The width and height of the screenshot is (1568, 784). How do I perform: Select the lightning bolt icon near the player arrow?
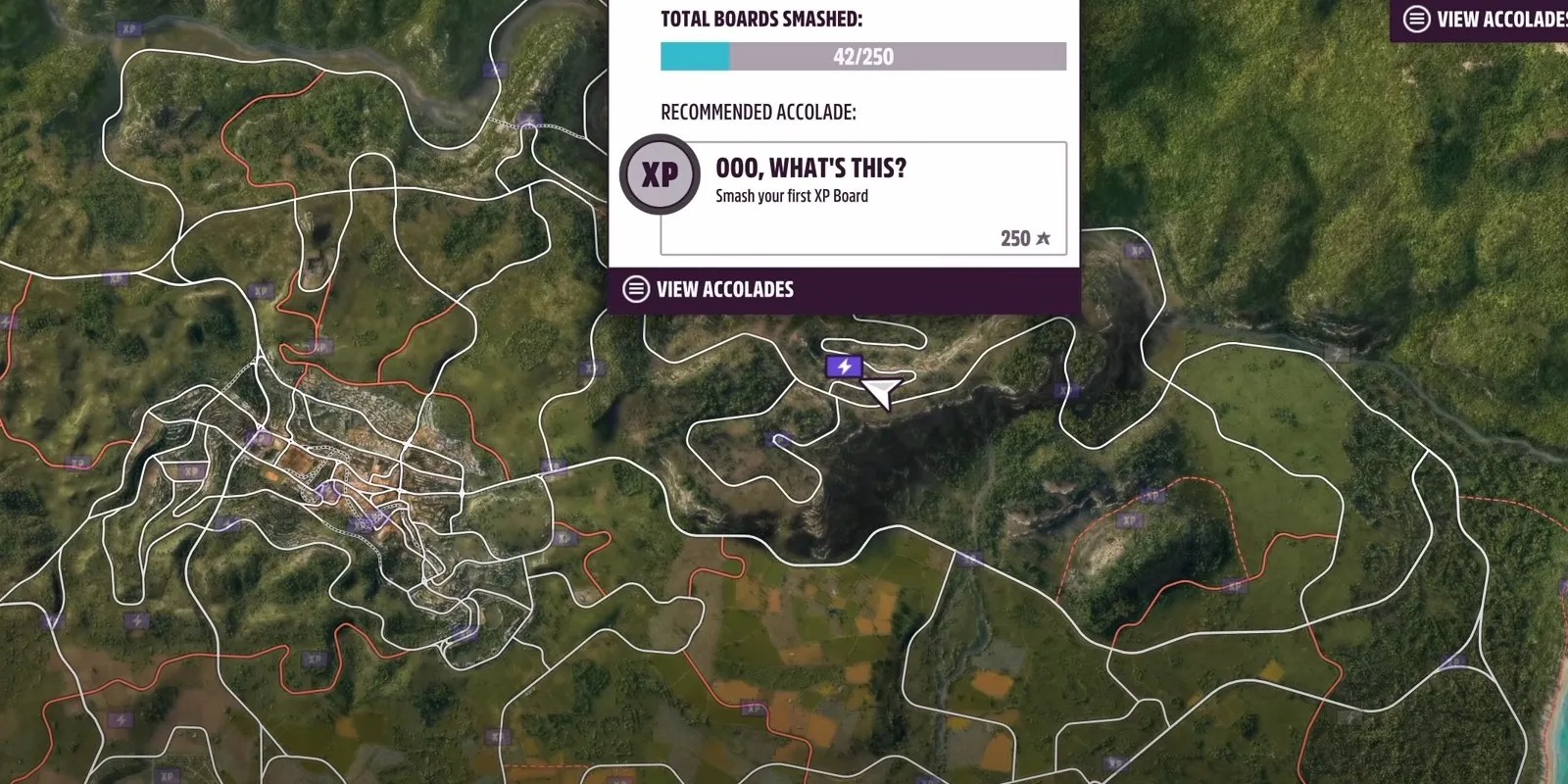845,366
